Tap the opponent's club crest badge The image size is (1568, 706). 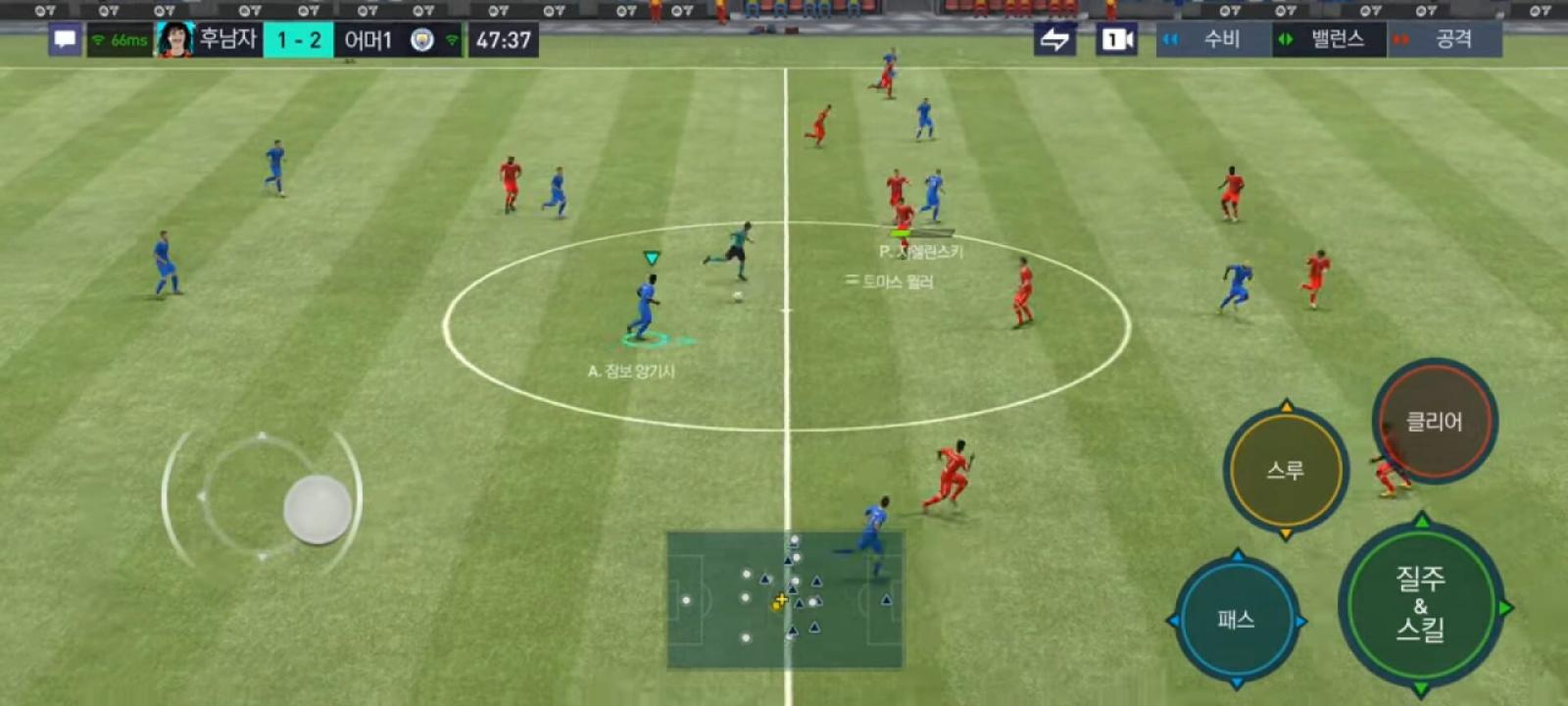pyautogui.click(x=421, y=40)
